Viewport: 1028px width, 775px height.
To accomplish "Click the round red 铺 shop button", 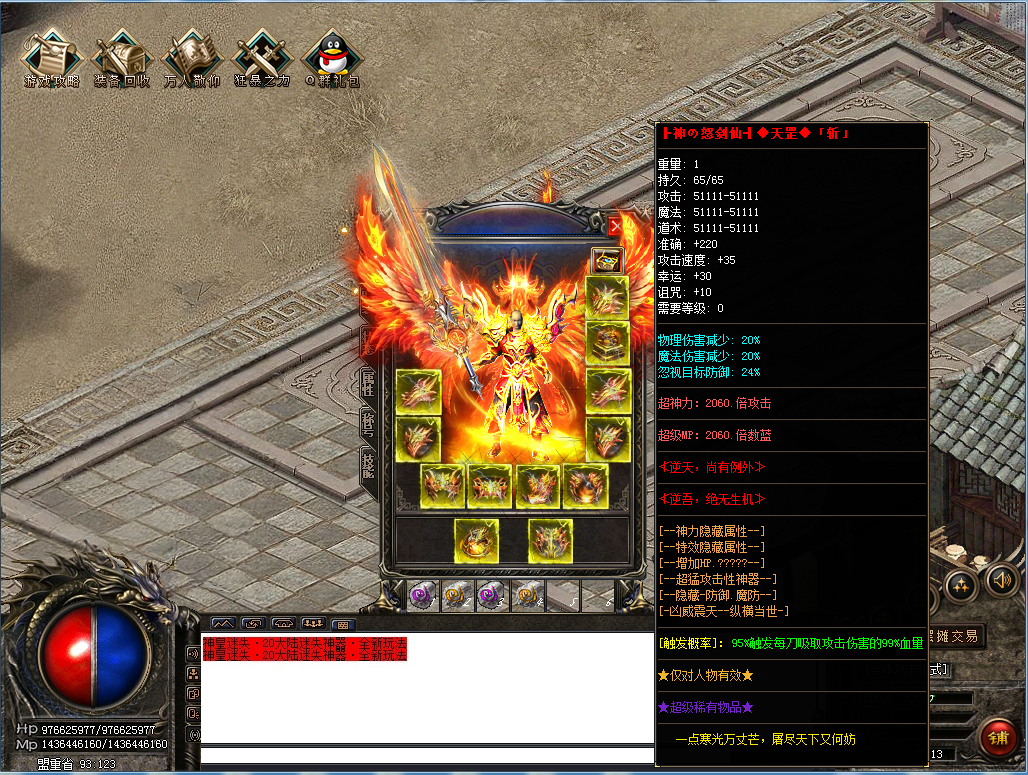I will coord(998,738).
